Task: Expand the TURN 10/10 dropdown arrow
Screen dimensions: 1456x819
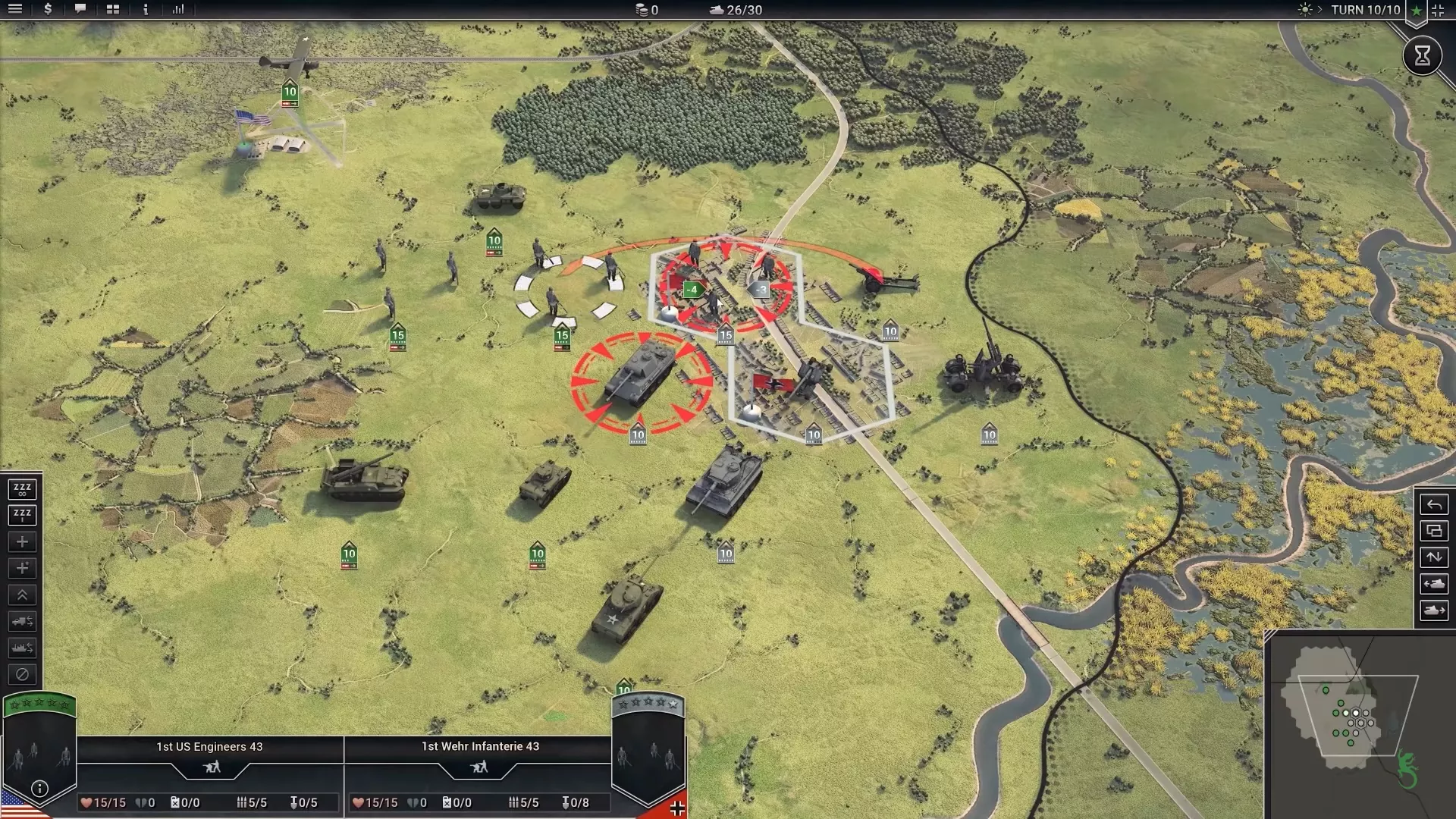Action: [1321, 10]
